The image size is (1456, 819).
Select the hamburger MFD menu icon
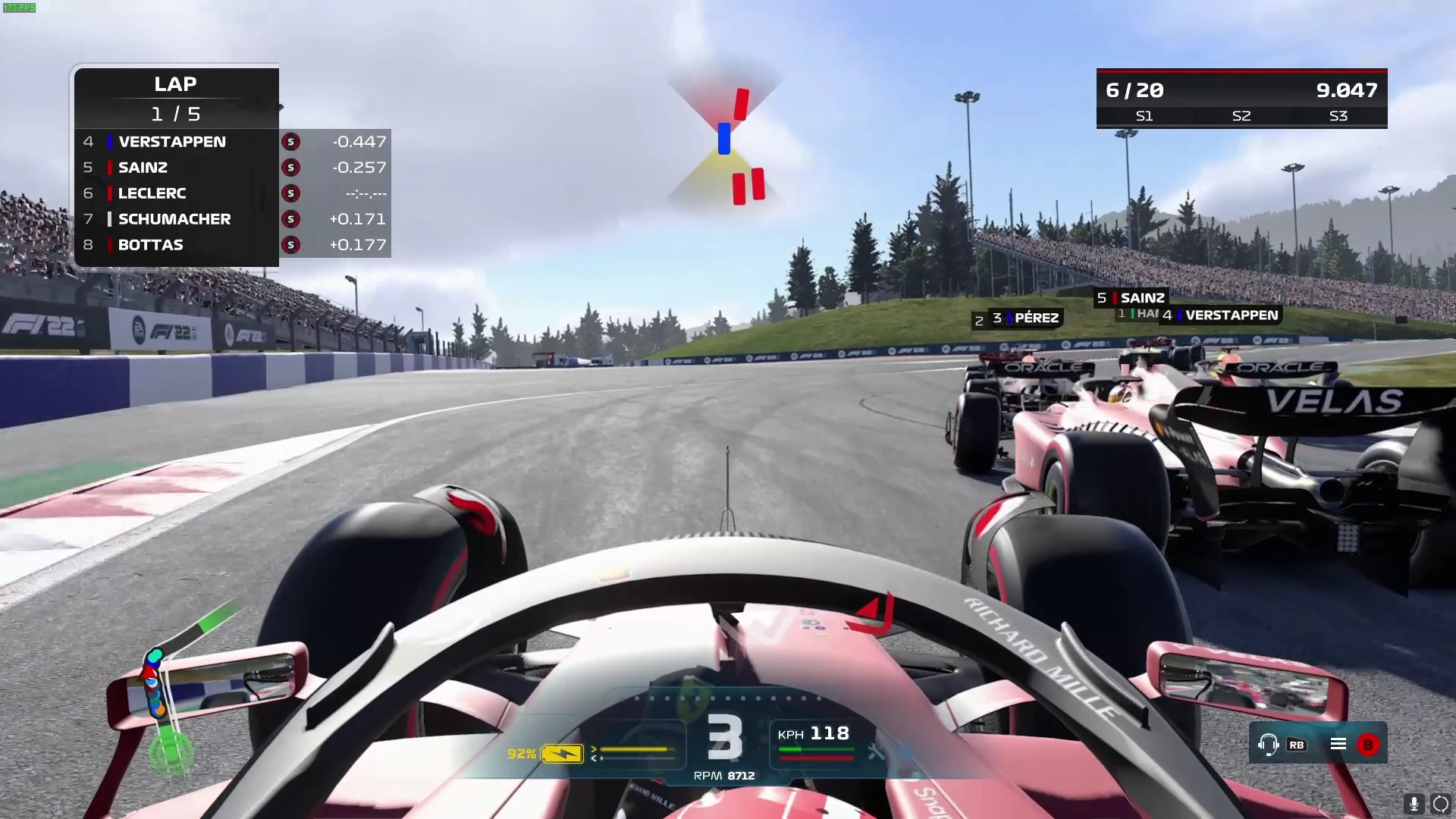tap(1338, 744)
